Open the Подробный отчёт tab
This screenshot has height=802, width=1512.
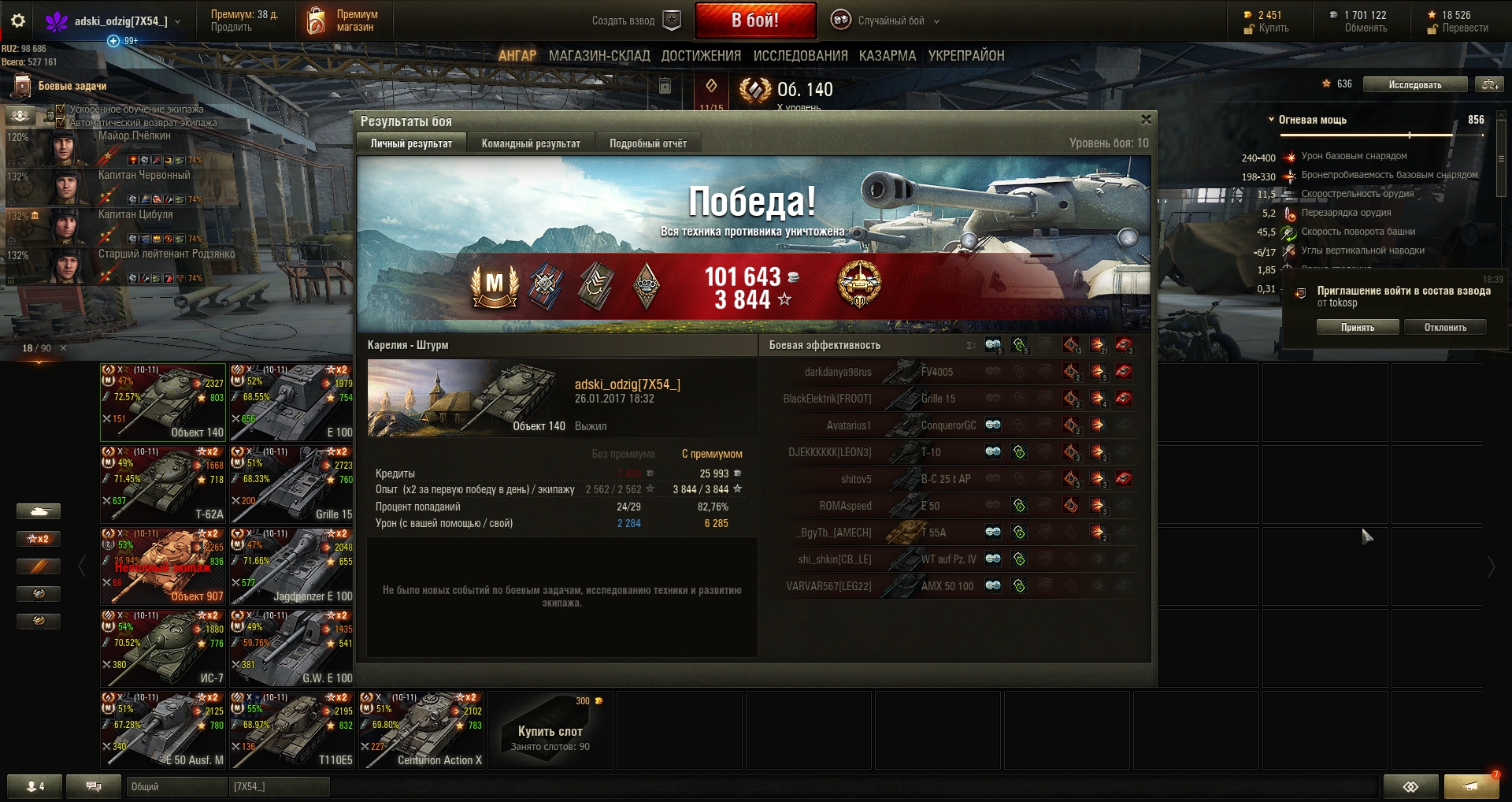click(x=647, y=143)
